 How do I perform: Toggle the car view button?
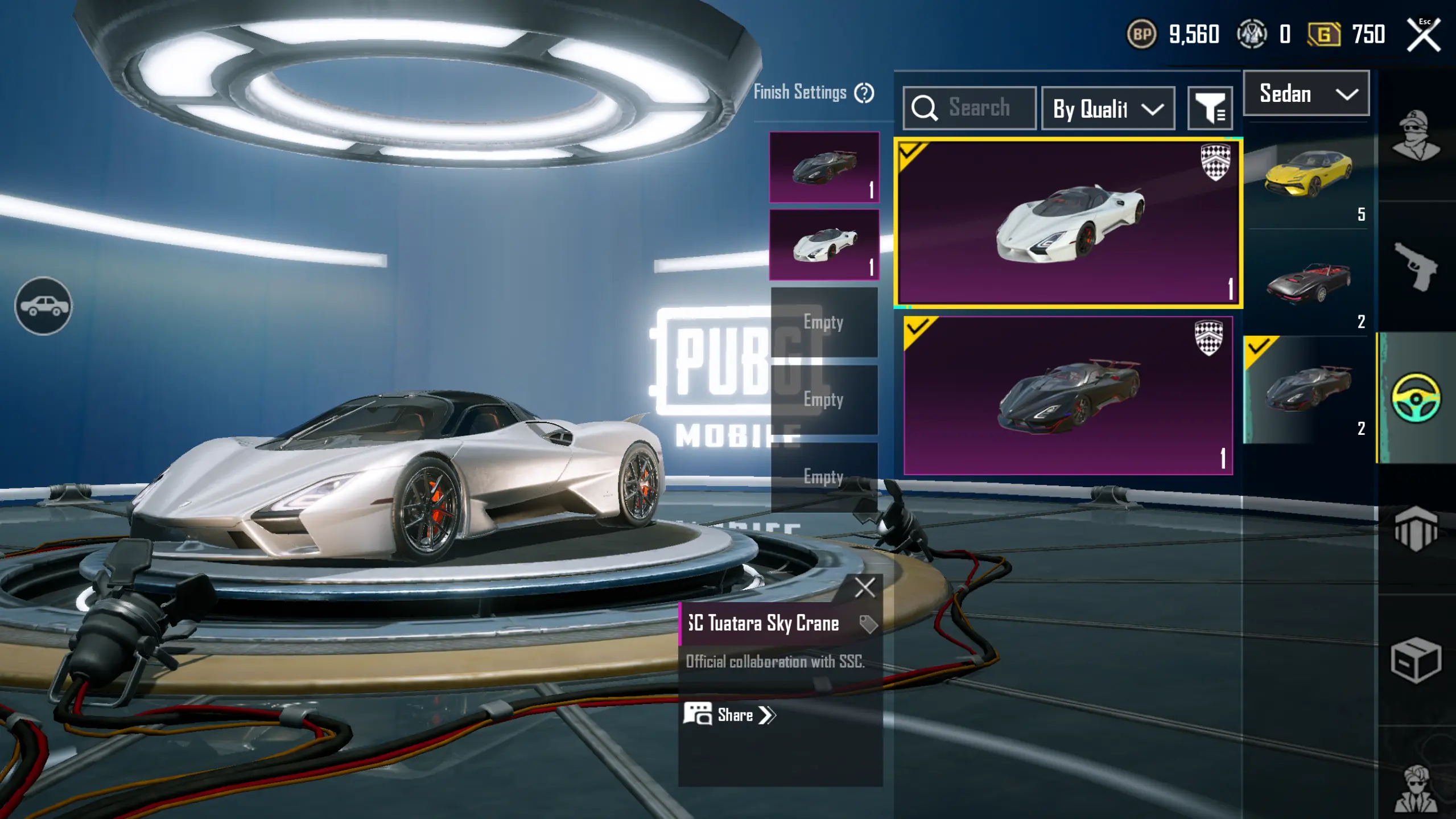[44, 306]
